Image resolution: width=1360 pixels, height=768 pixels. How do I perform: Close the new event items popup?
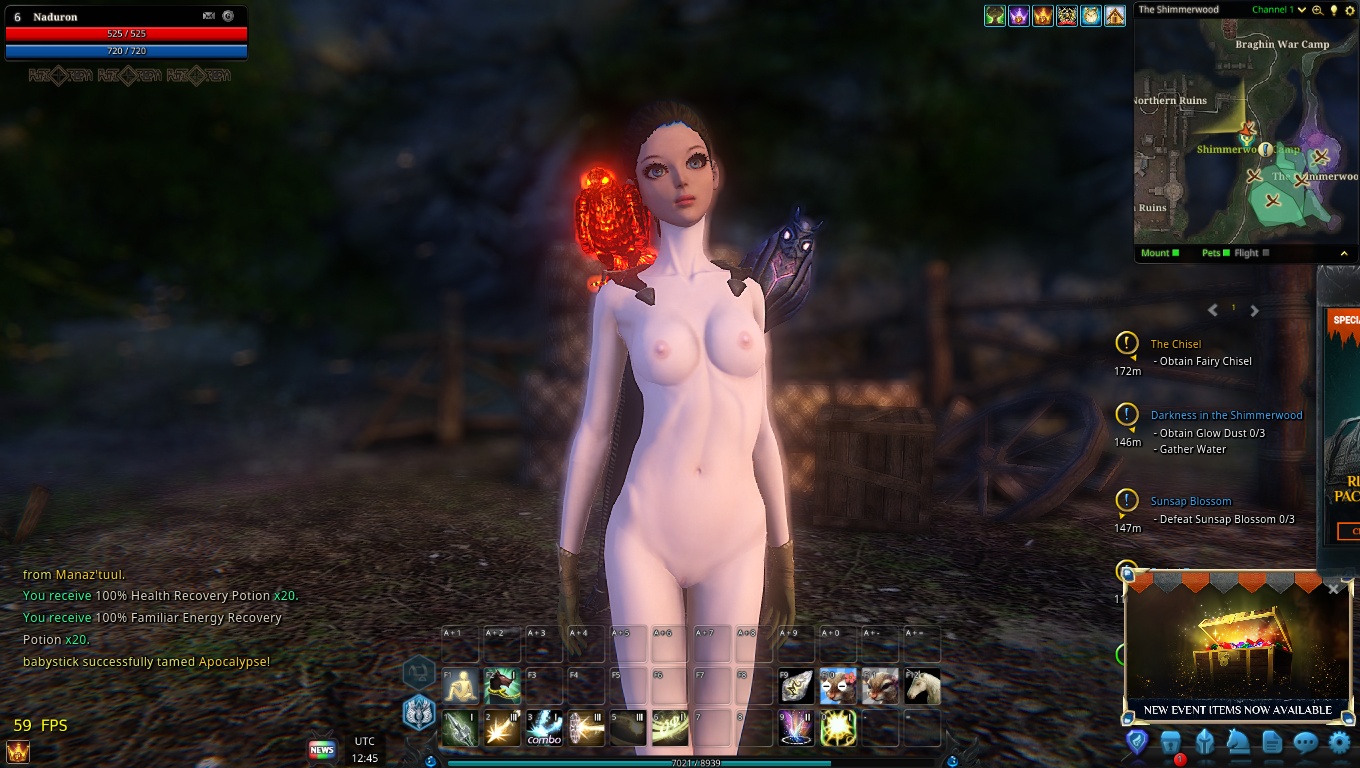[1333, 589]
